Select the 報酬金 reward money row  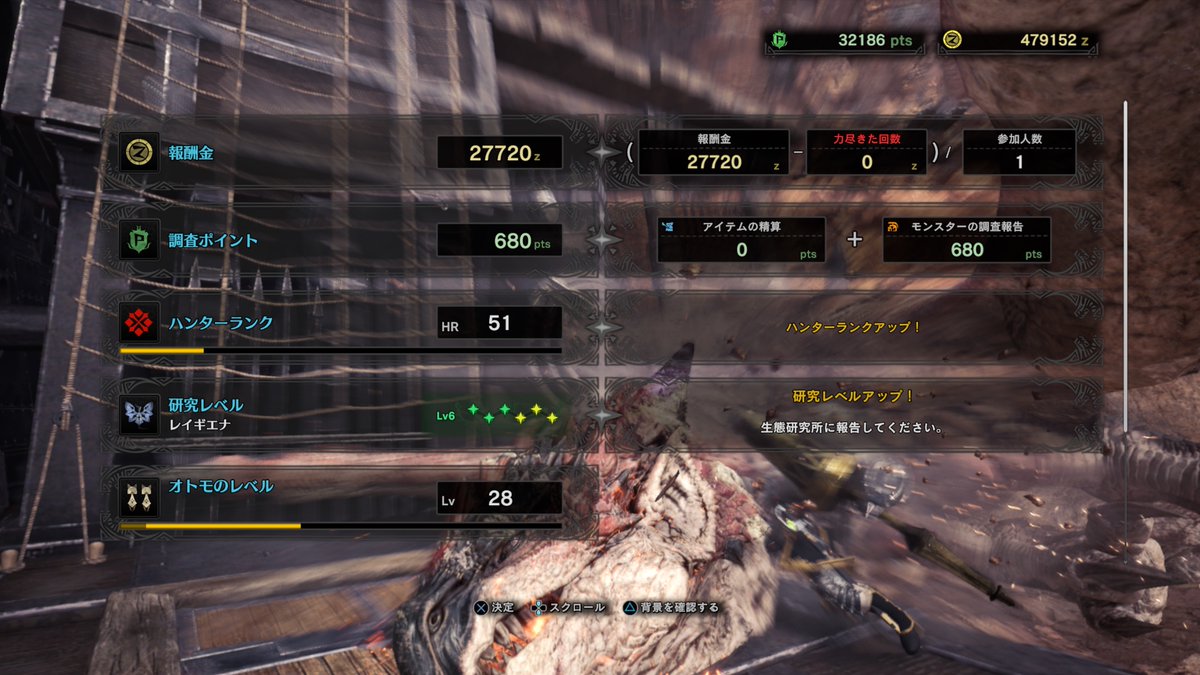340,153
